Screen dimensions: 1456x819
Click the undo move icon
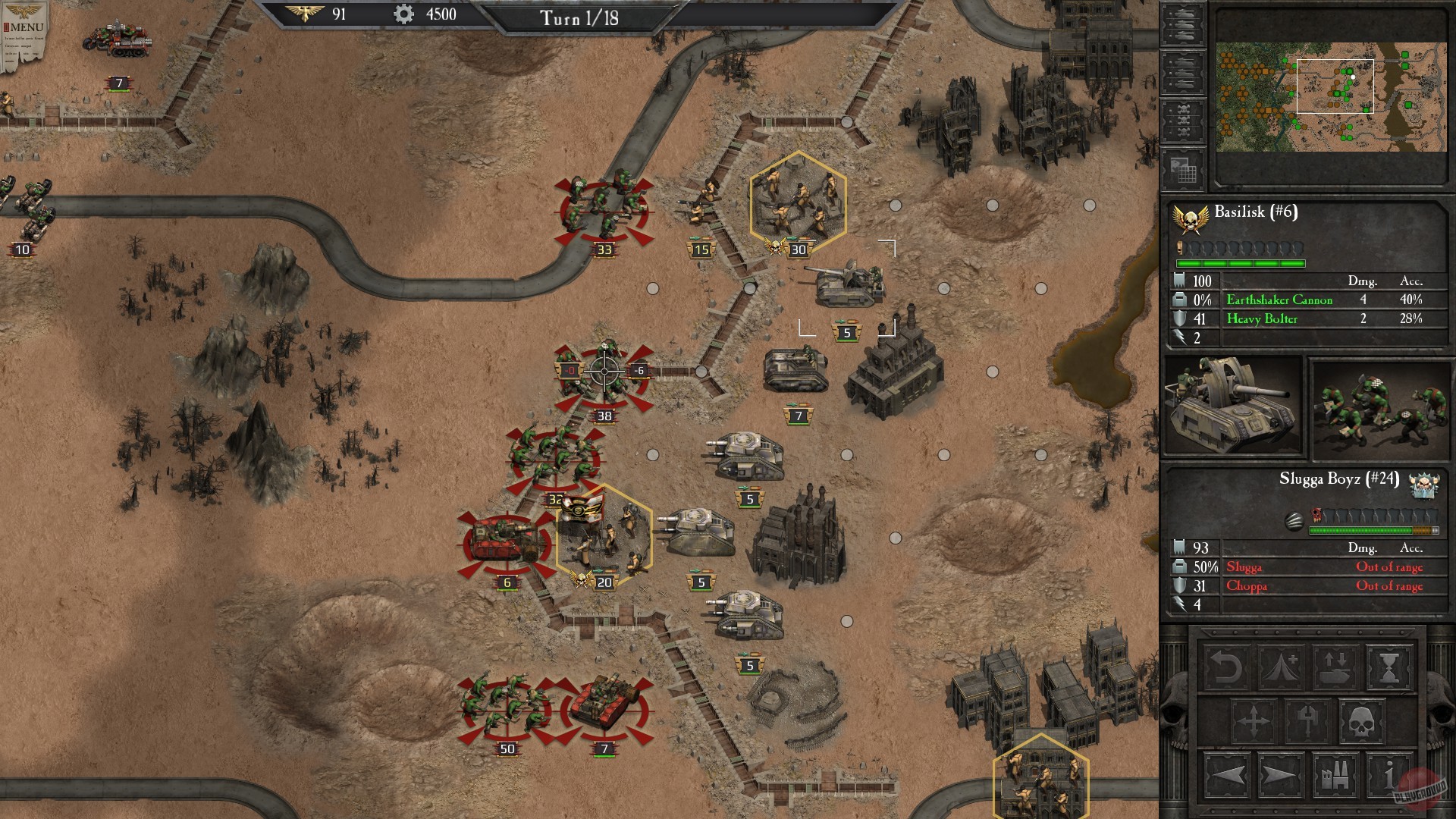click(x=1226, y=669)
